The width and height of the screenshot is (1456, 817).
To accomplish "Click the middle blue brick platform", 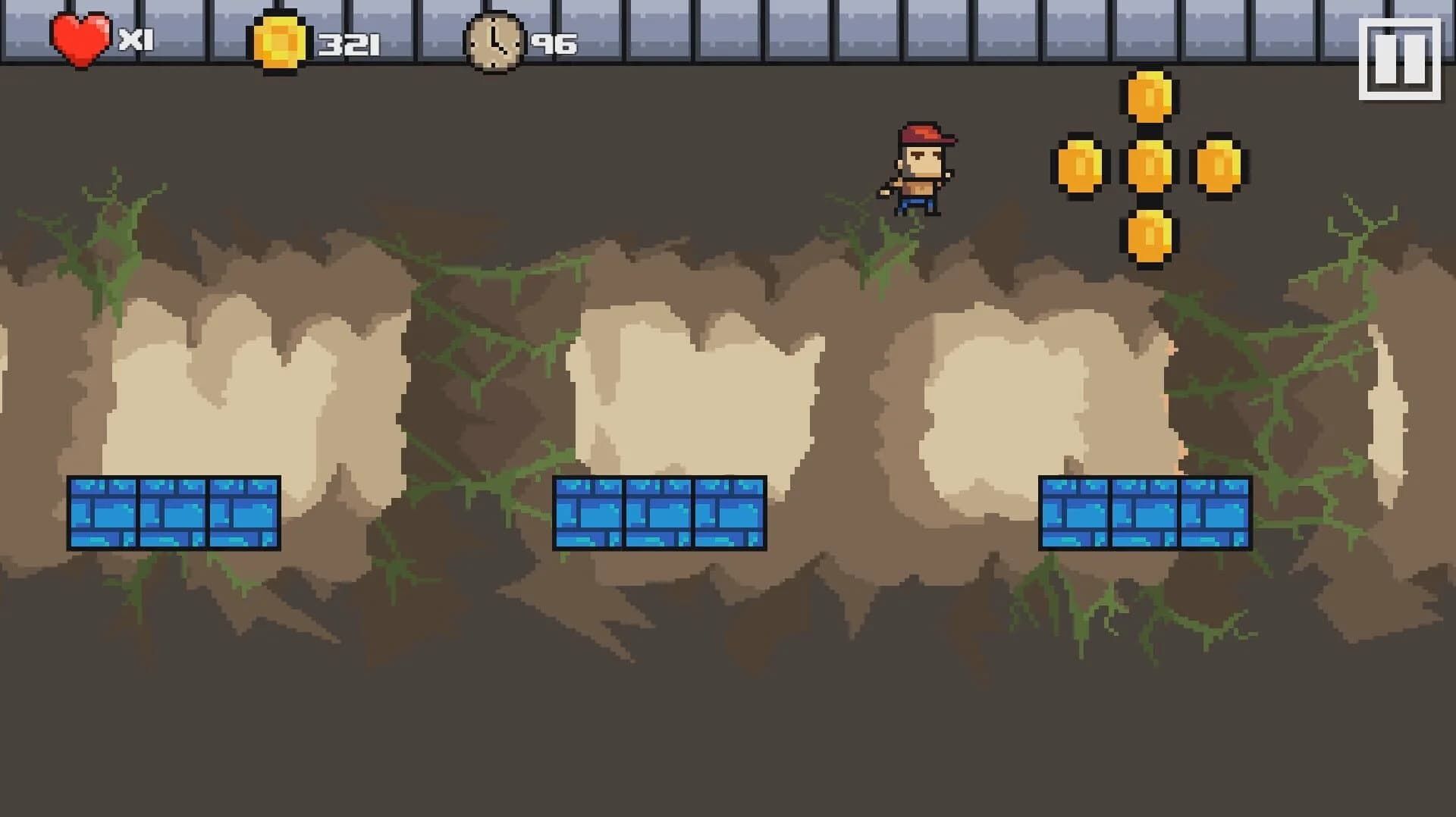I will 660,512.
